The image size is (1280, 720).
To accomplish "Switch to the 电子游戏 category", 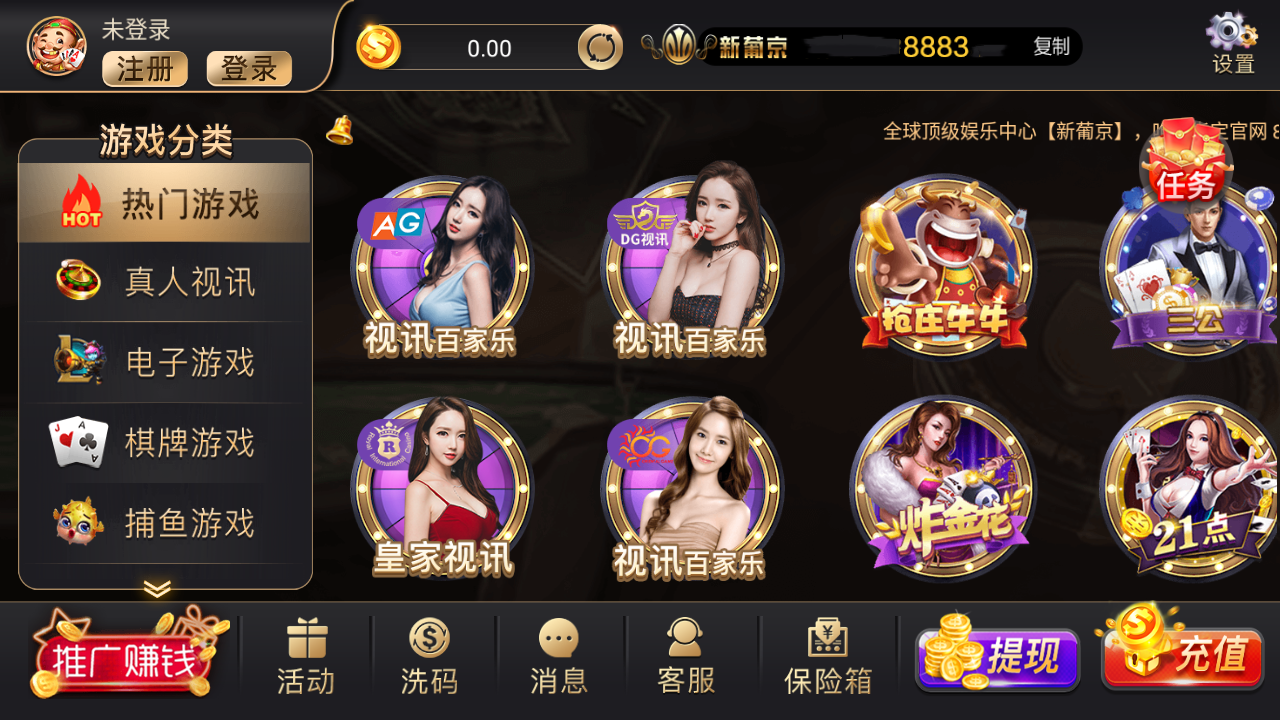I will [166, 362].
